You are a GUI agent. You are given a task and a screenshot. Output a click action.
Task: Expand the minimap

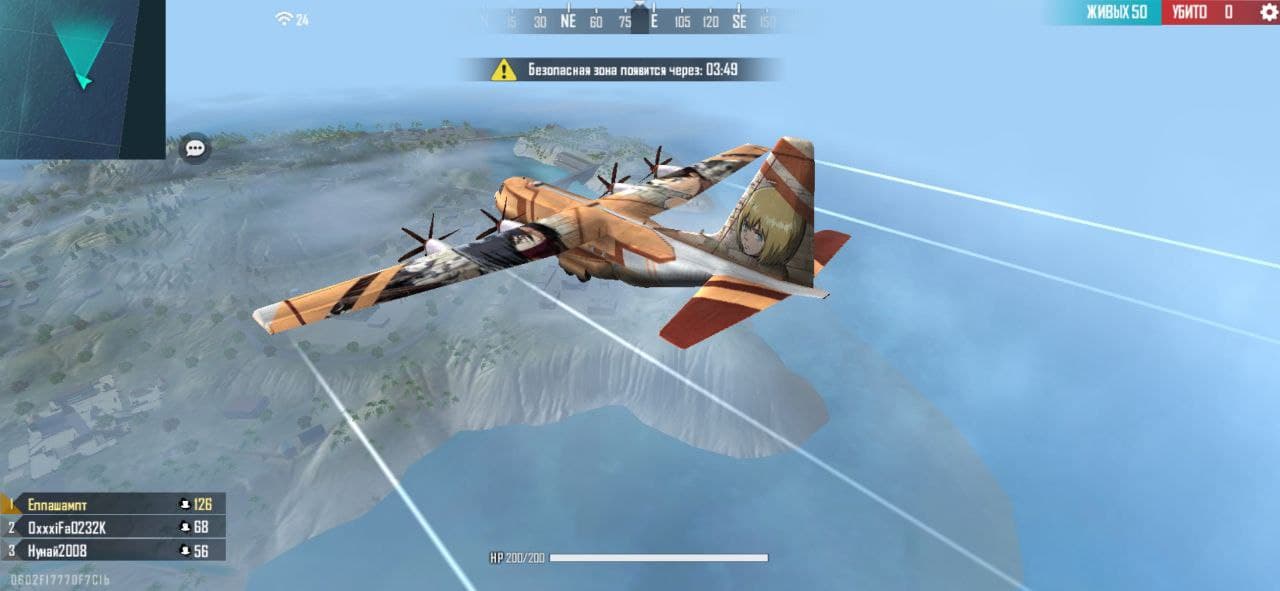click(x=82, y=79)
